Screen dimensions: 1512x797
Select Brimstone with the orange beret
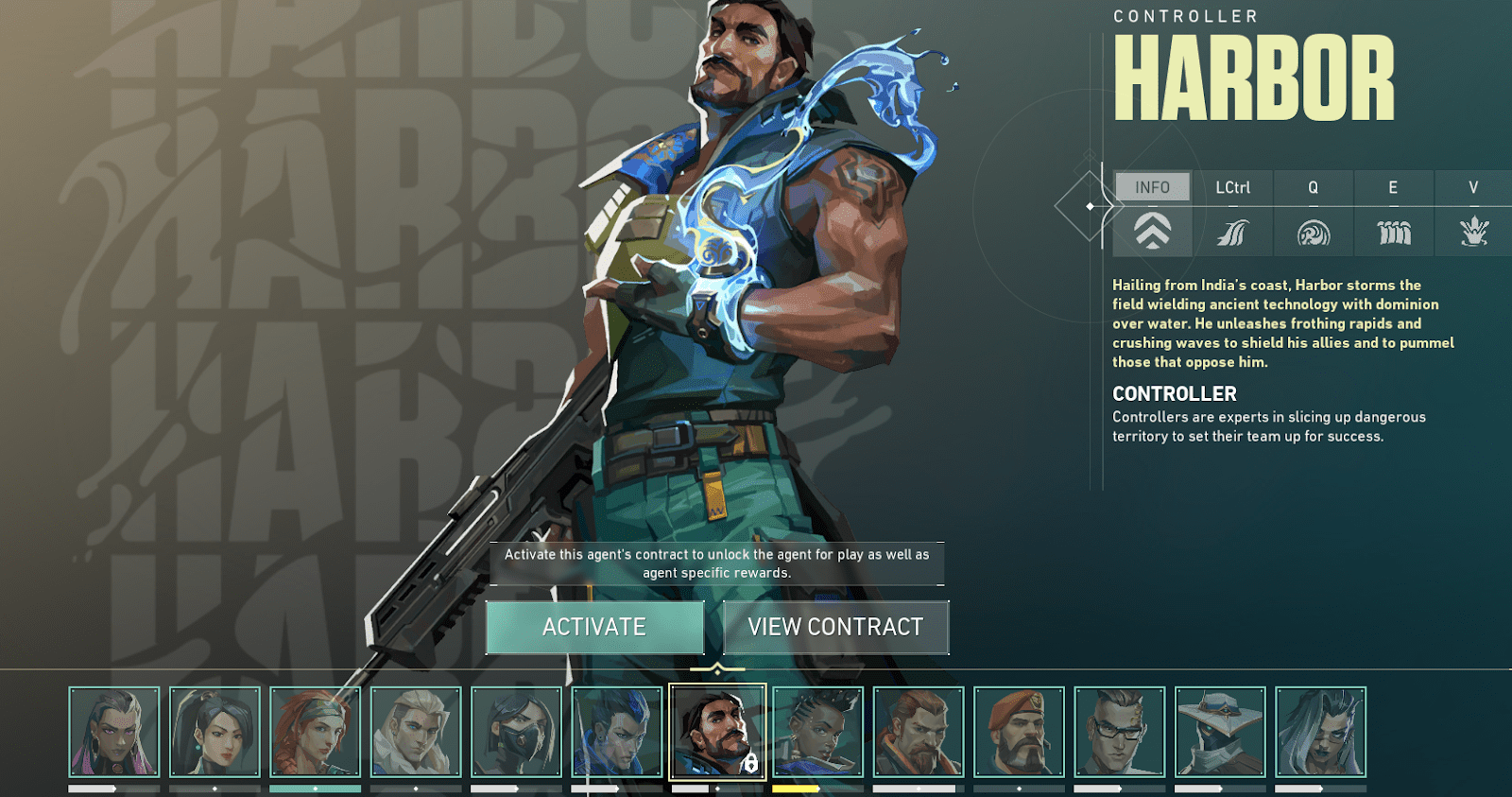[1019, 732]
